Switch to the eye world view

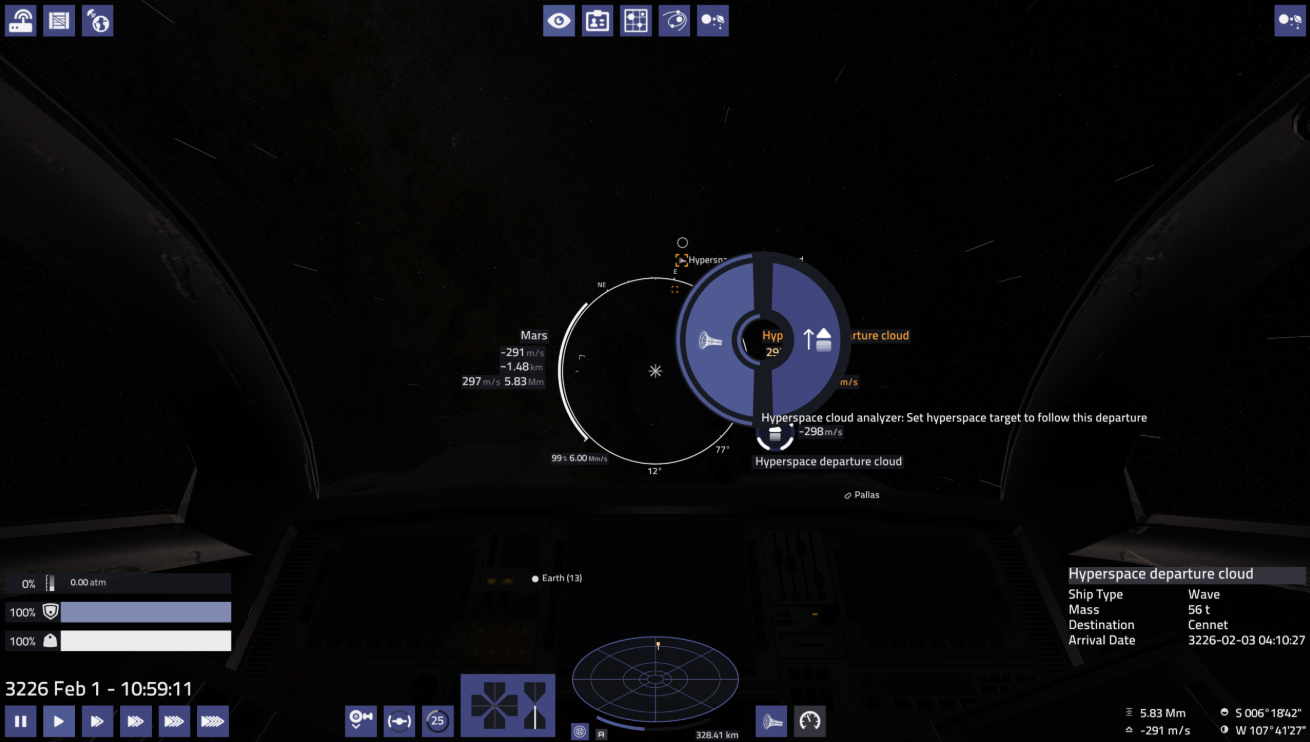pos(559,20)
